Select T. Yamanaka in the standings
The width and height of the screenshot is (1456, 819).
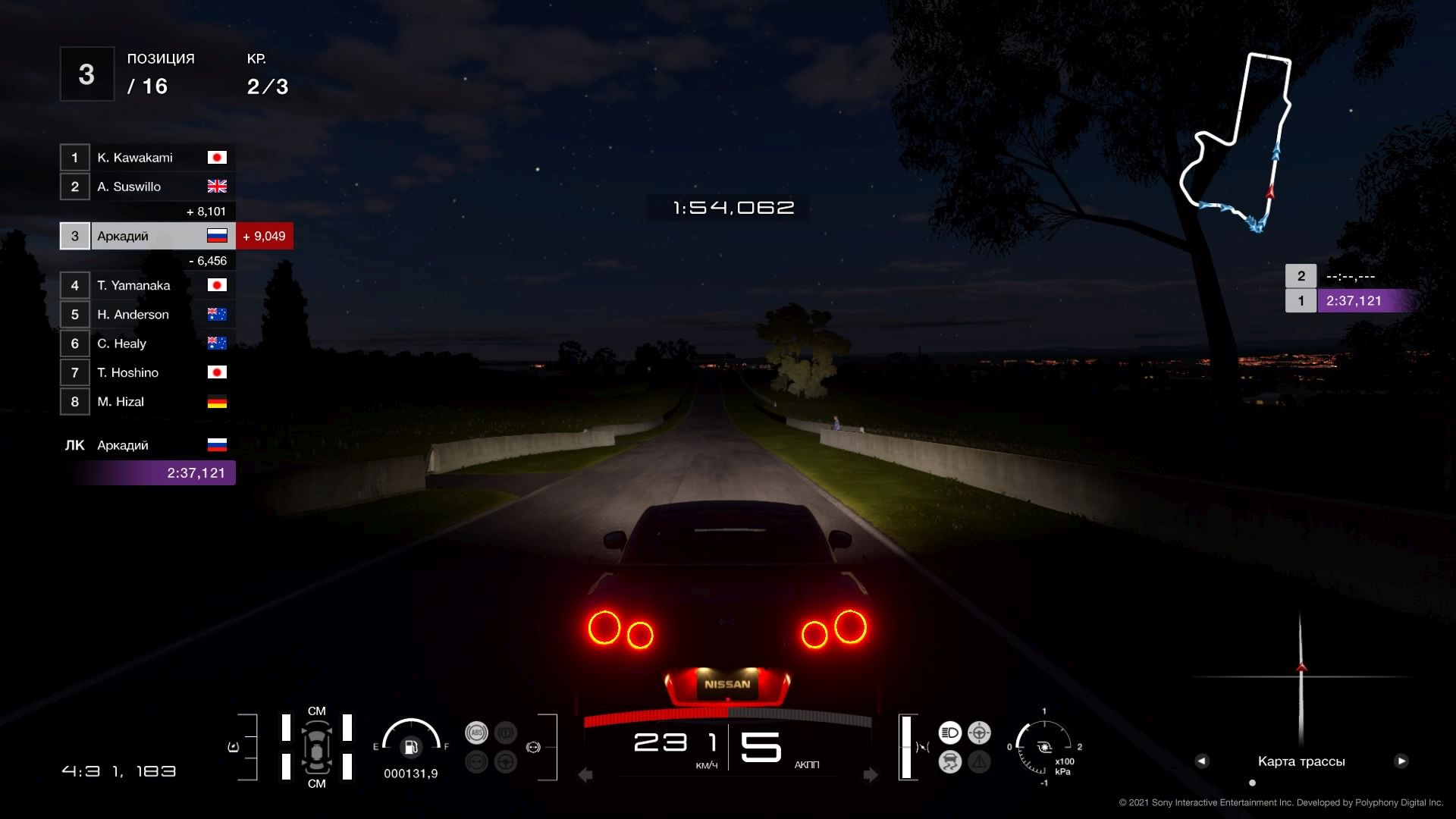pos(148,285)
